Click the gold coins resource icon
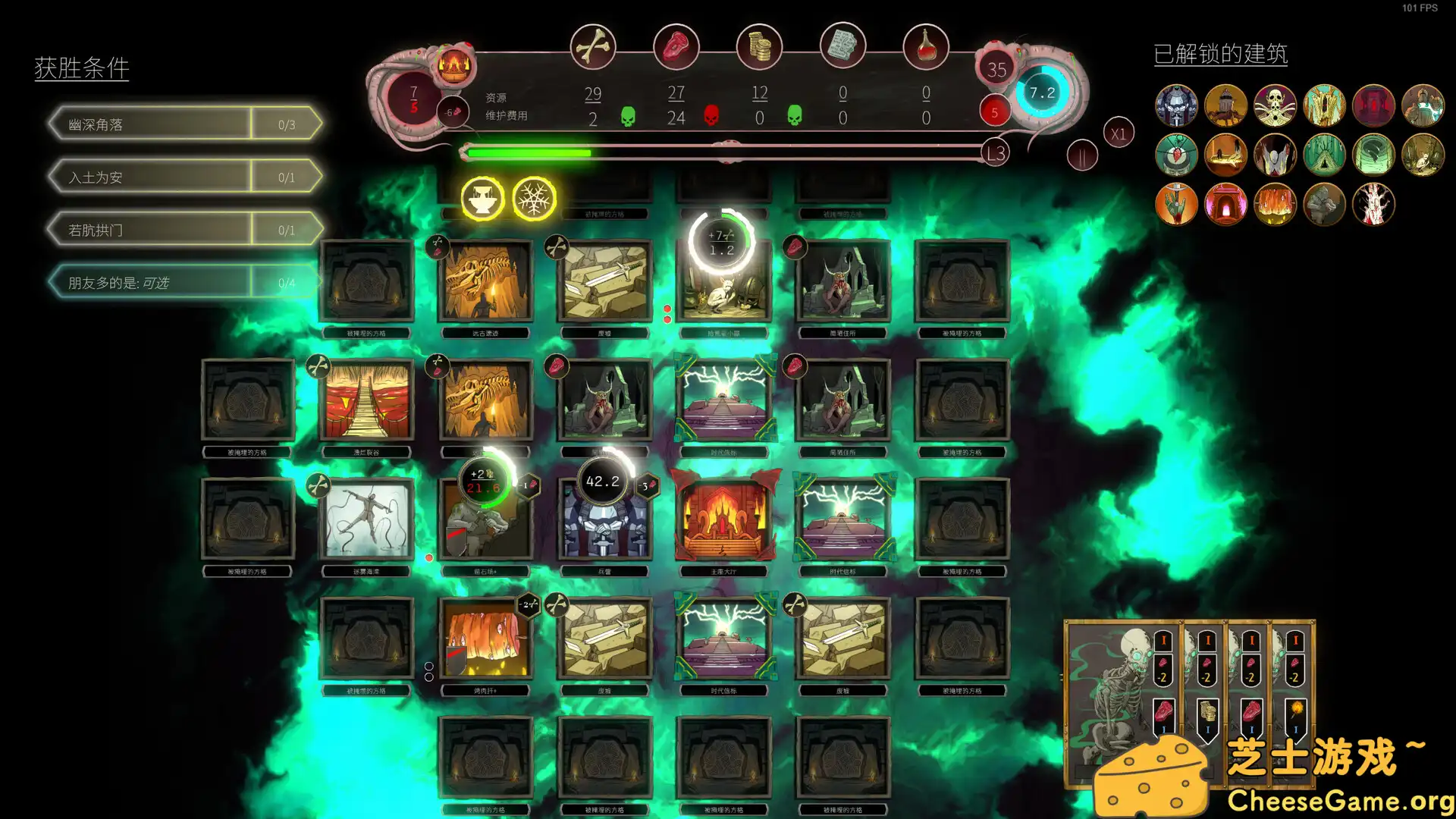 [760, 46]
